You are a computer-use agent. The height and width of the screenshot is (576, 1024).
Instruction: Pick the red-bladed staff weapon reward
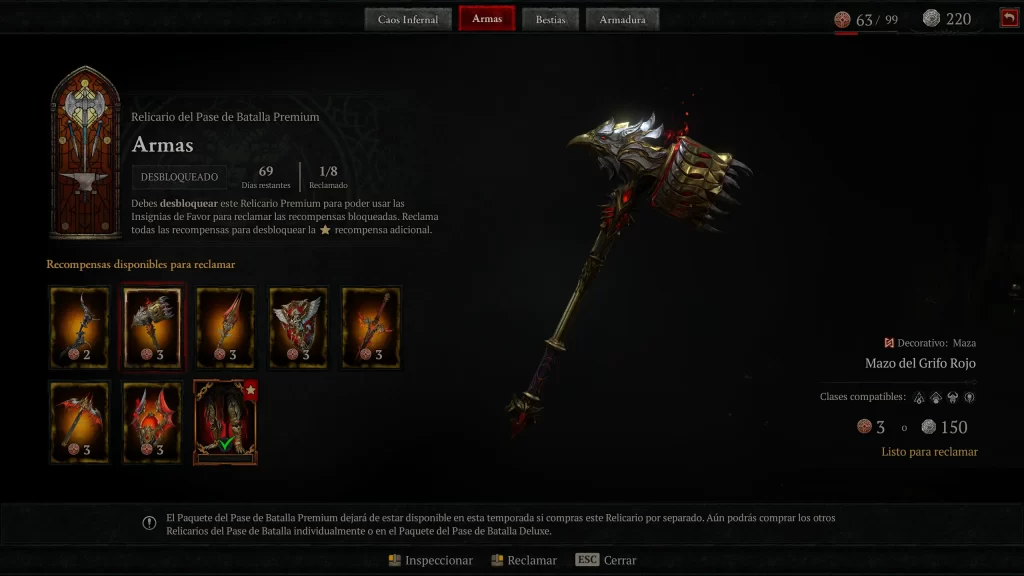(x=225, y=328)
